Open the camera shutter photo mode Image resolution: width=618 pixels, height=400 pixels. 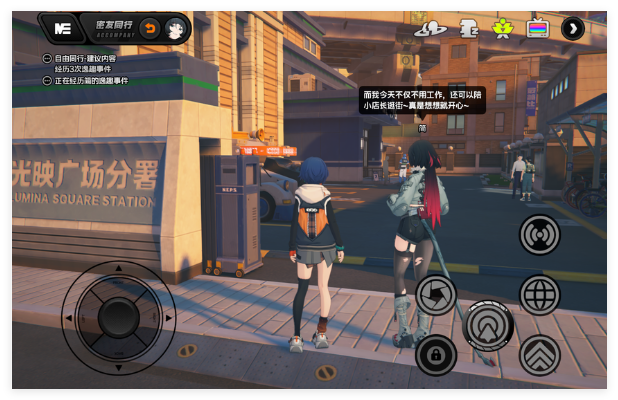(x=436, y=295)
